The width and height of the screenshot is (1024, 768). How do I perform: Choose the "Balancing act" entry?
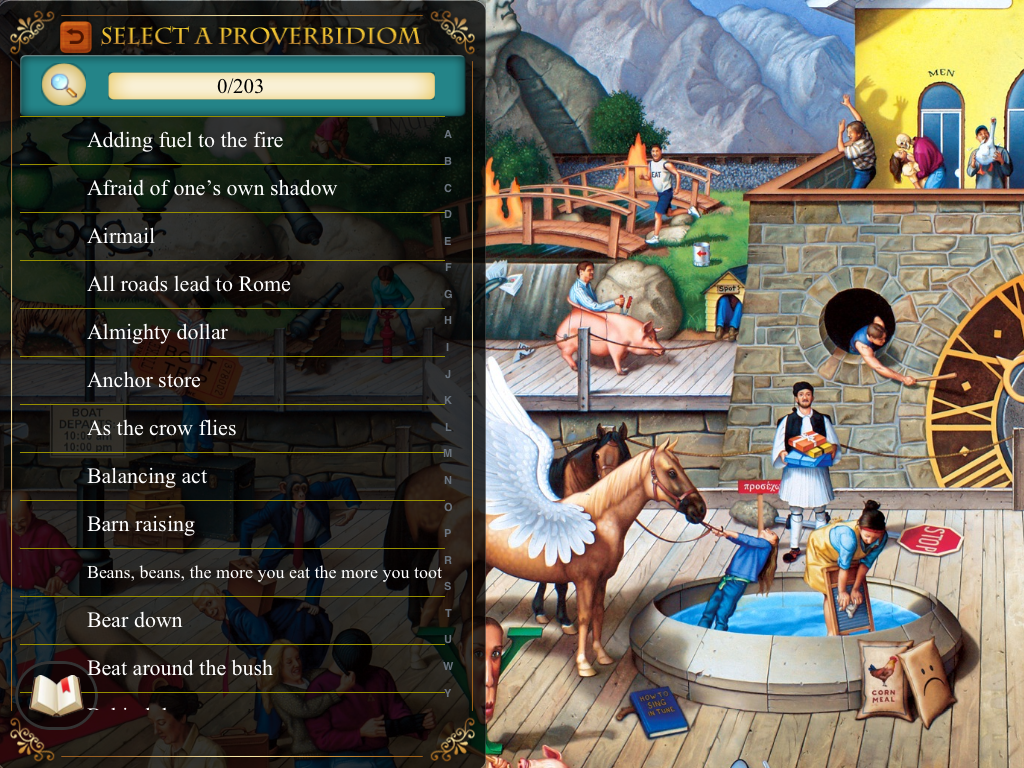coord(147,477)
